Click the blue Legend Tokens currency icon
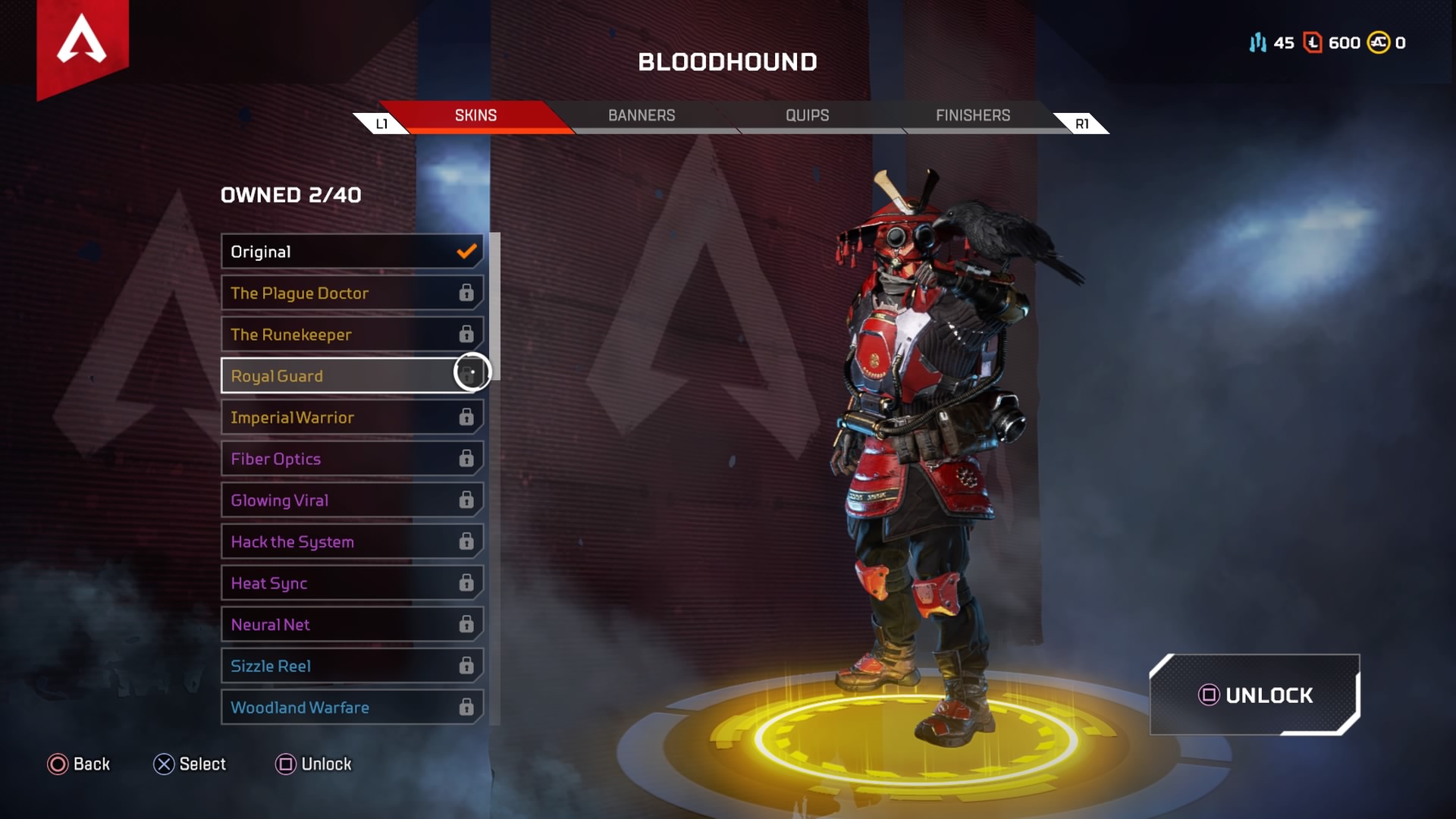Image resolution: width=1456 pixels, height=819 pixels. coord(1257,43)
